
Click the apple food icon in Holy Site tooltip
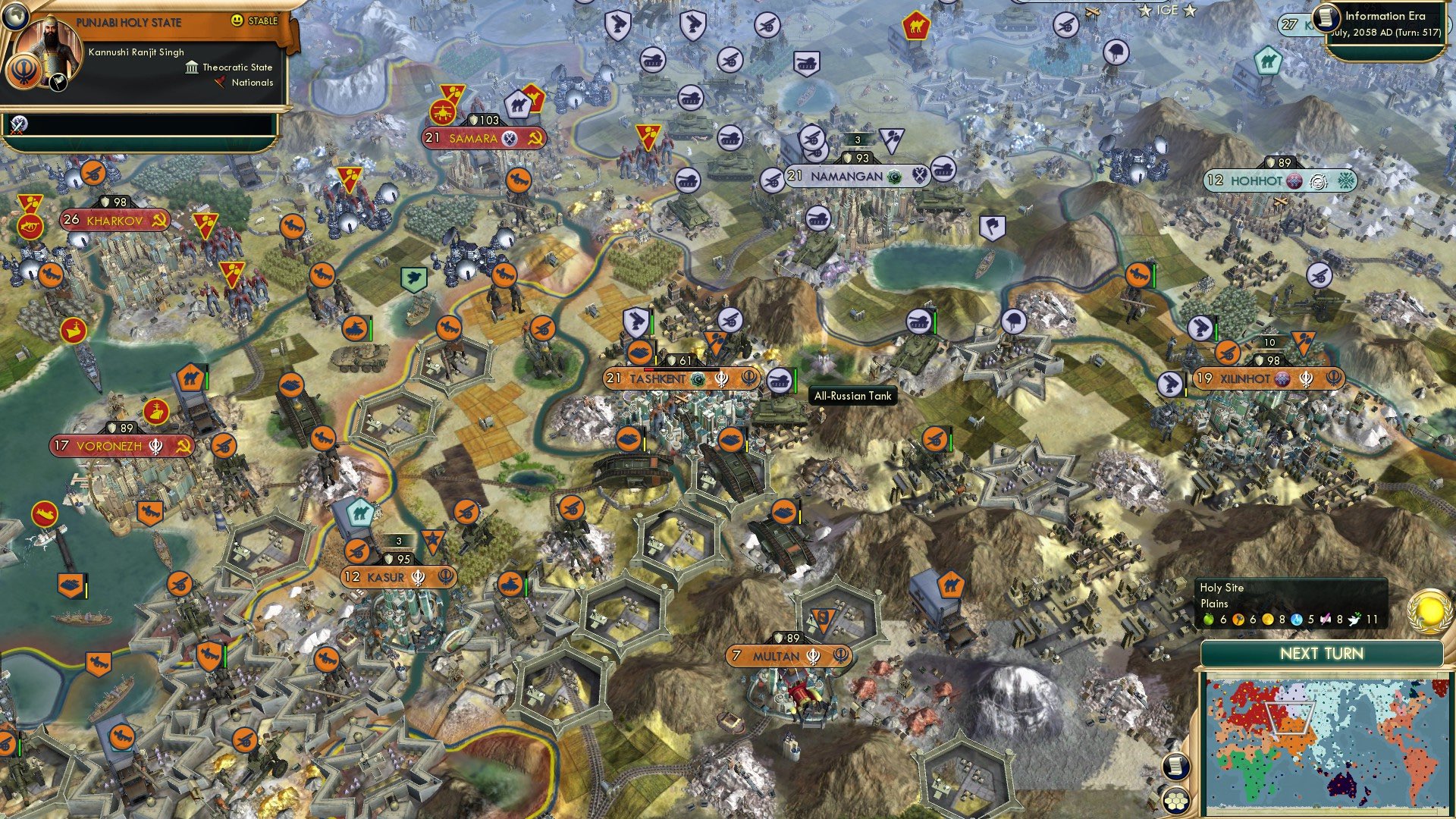[1208, 620]
